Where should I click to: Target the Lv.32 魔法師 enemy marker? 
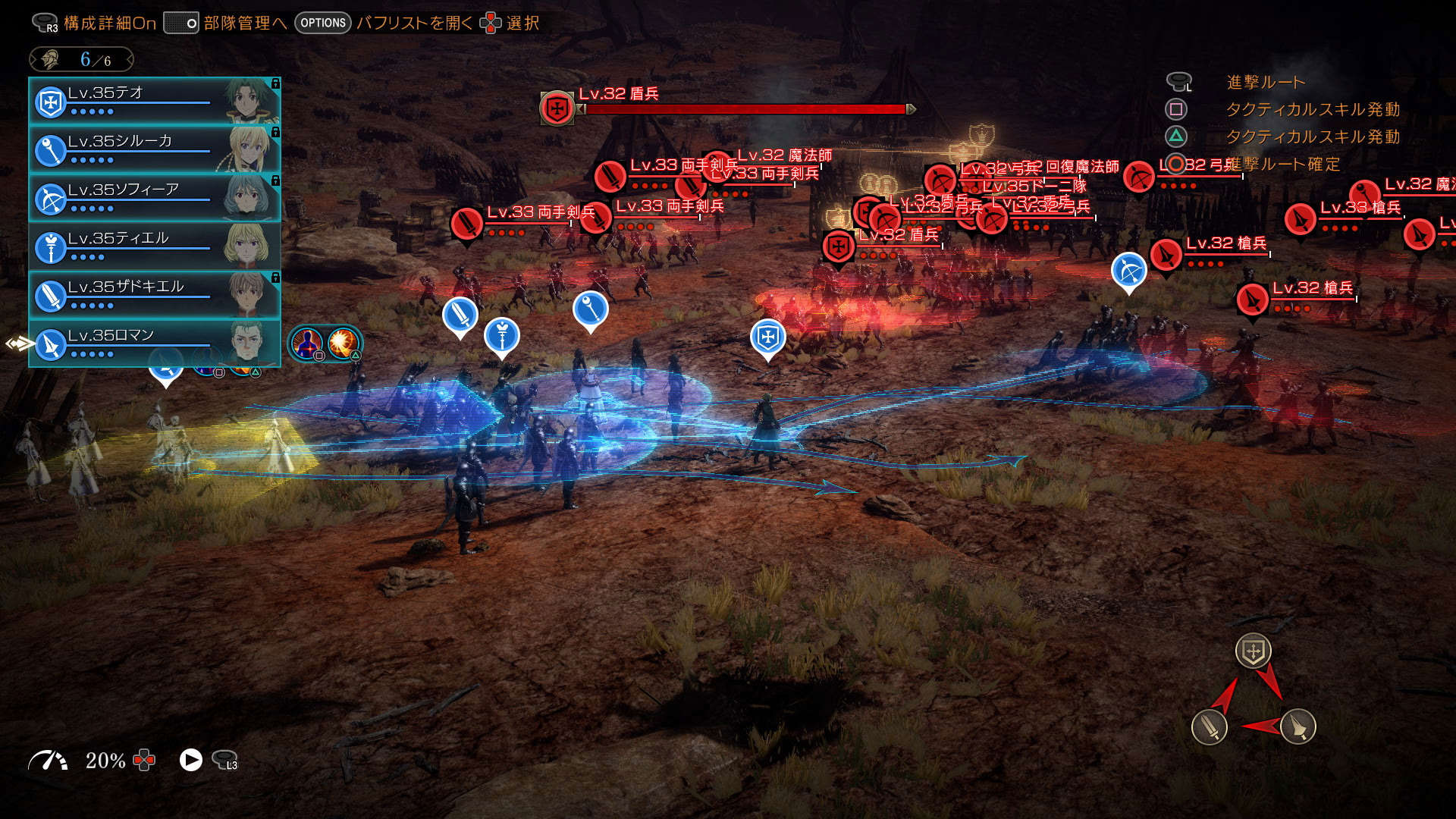[717, 168]
